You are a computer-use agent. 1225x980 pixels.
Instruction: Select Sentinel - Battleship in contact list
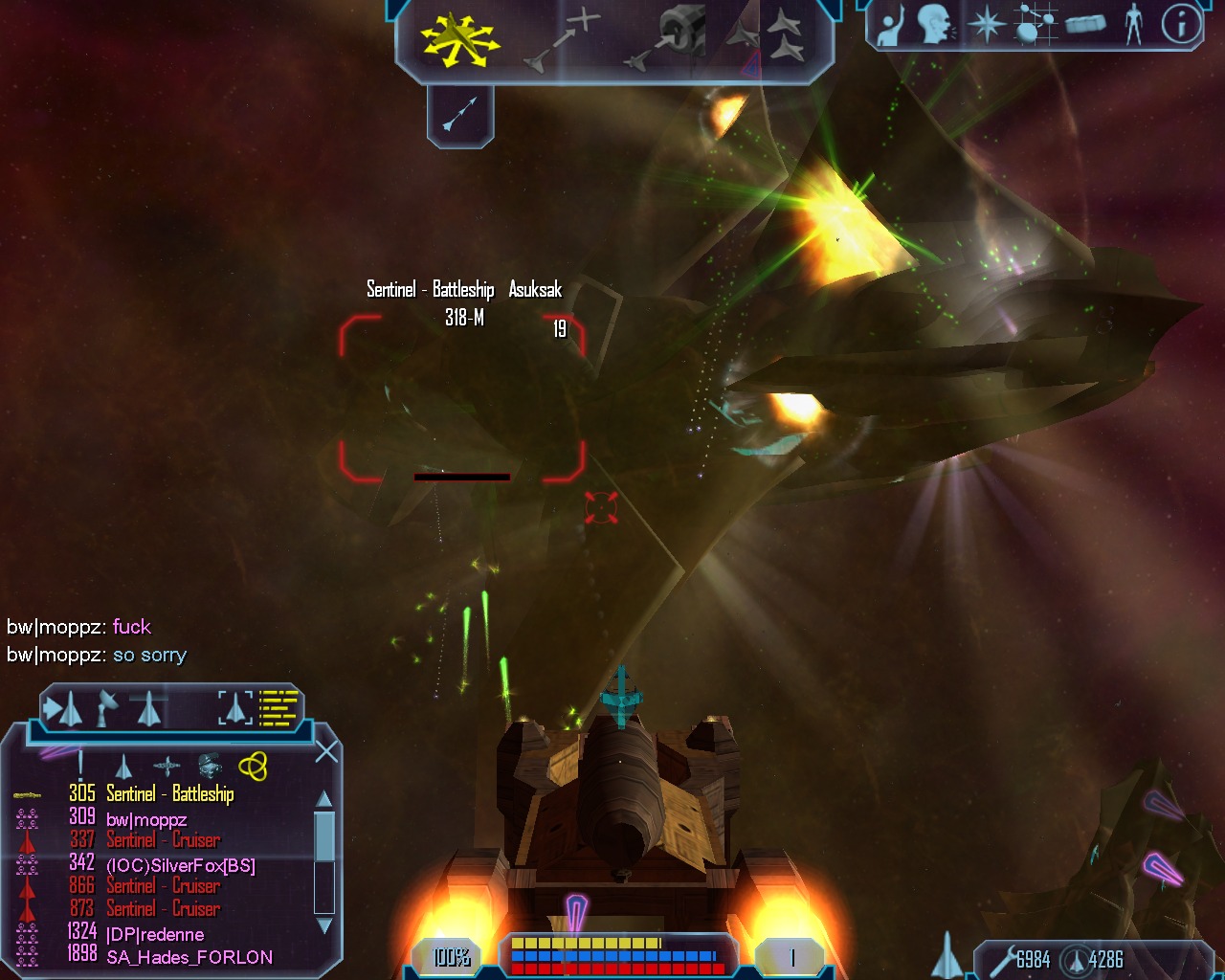169,794
